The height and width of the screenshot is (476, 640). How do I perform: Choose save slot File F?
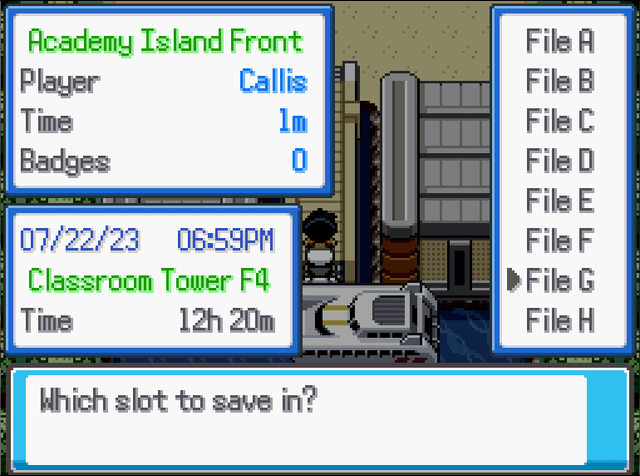pyautogui.click(x=560, y=241)
